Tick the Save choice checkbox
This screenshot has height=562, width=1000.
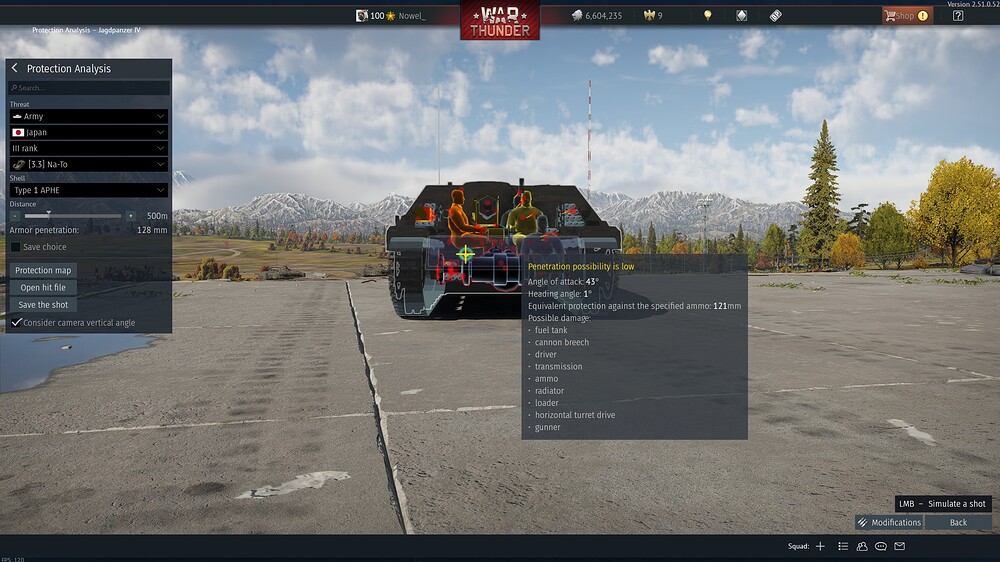click(15, 247)
